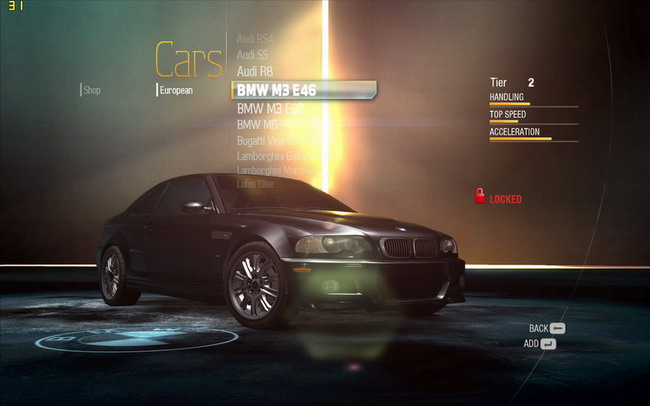Image resolution: width=650 pixels, height=406 pixels.
Task: Select the BMW M6 in the list
Action: point(256,124)
